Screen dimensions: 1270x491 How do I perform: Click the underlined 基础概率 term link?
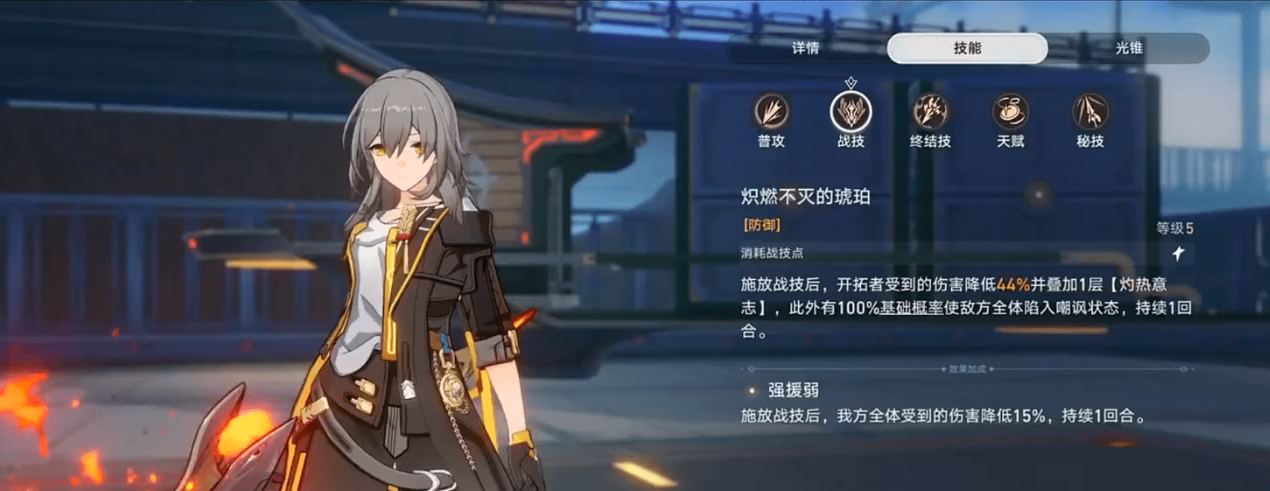[912, 308]
